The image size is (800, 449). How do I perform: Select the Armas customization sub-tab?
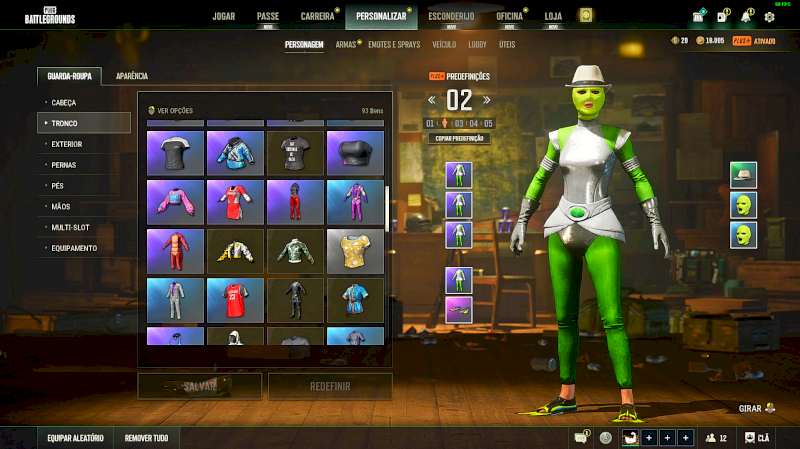coord(346,45)
